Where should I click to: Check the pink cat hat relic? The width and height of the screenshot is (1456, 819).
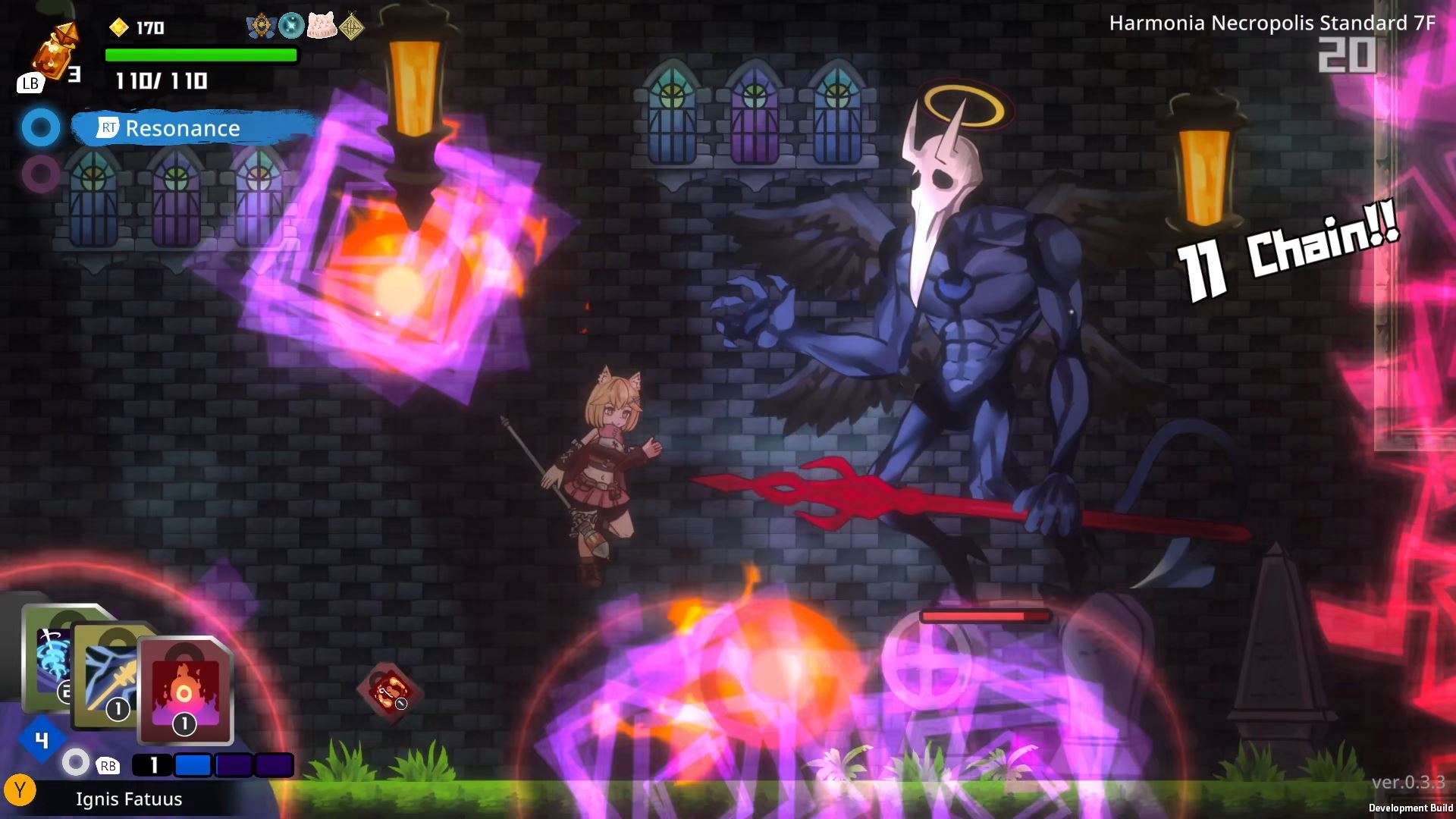click(322, 27)
